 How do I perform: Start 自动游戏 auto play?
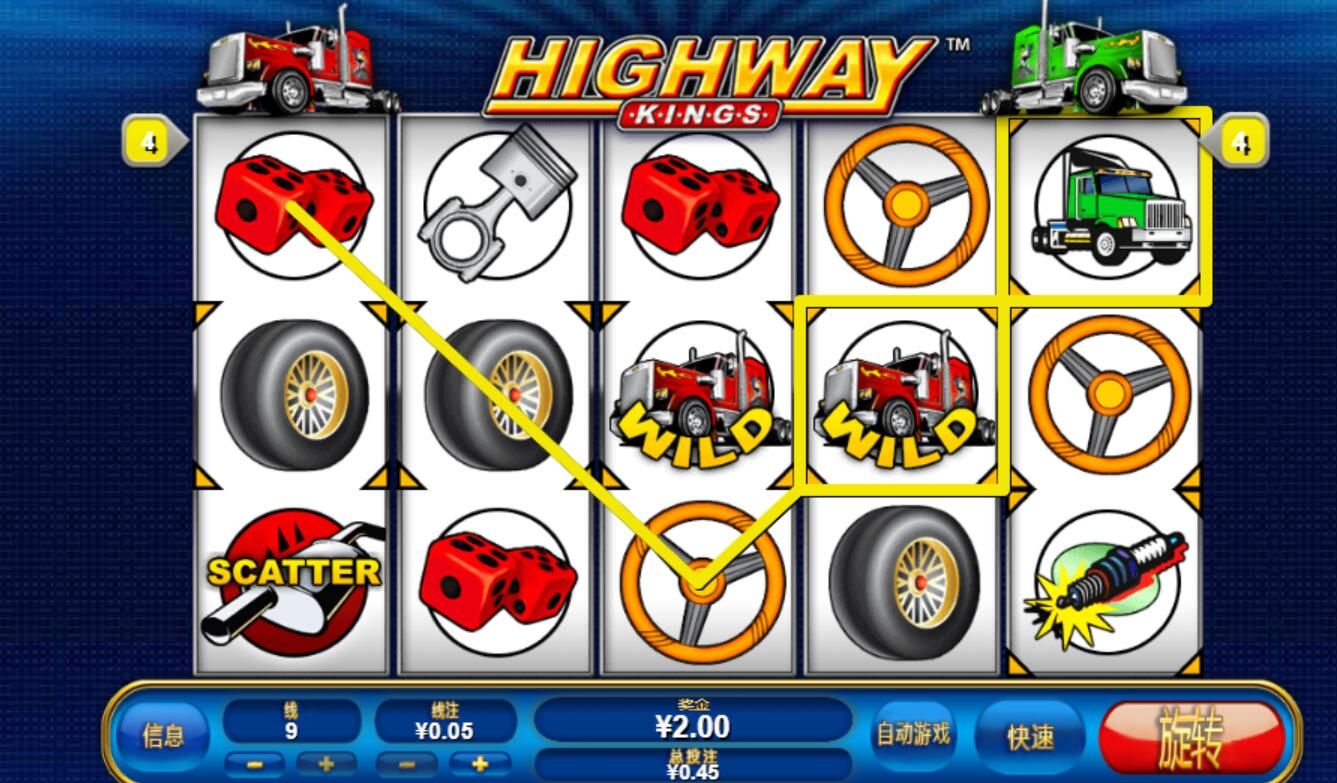912,735
